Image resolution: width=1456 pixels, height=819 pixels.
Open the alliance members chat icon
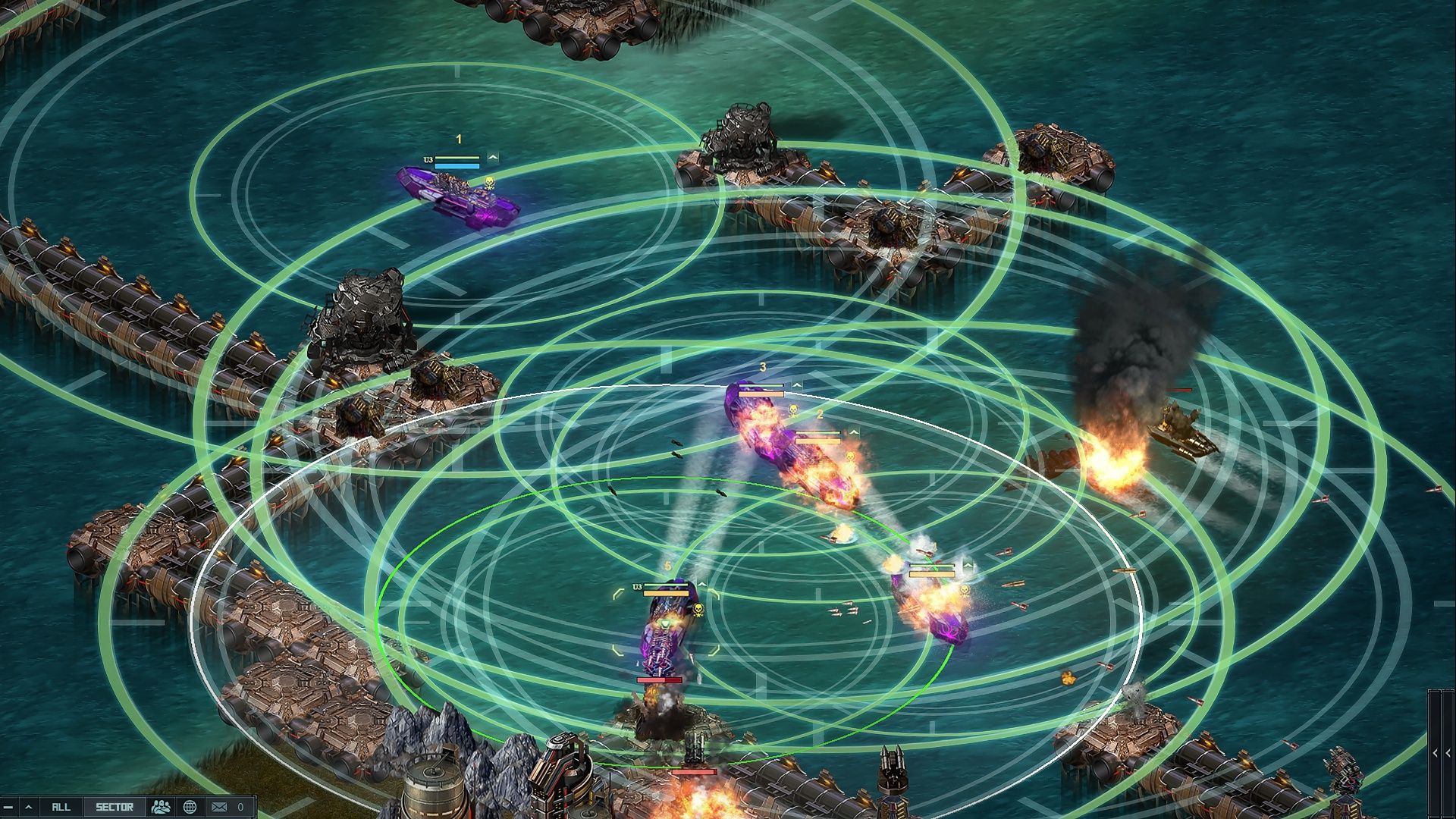pos(160,808)
